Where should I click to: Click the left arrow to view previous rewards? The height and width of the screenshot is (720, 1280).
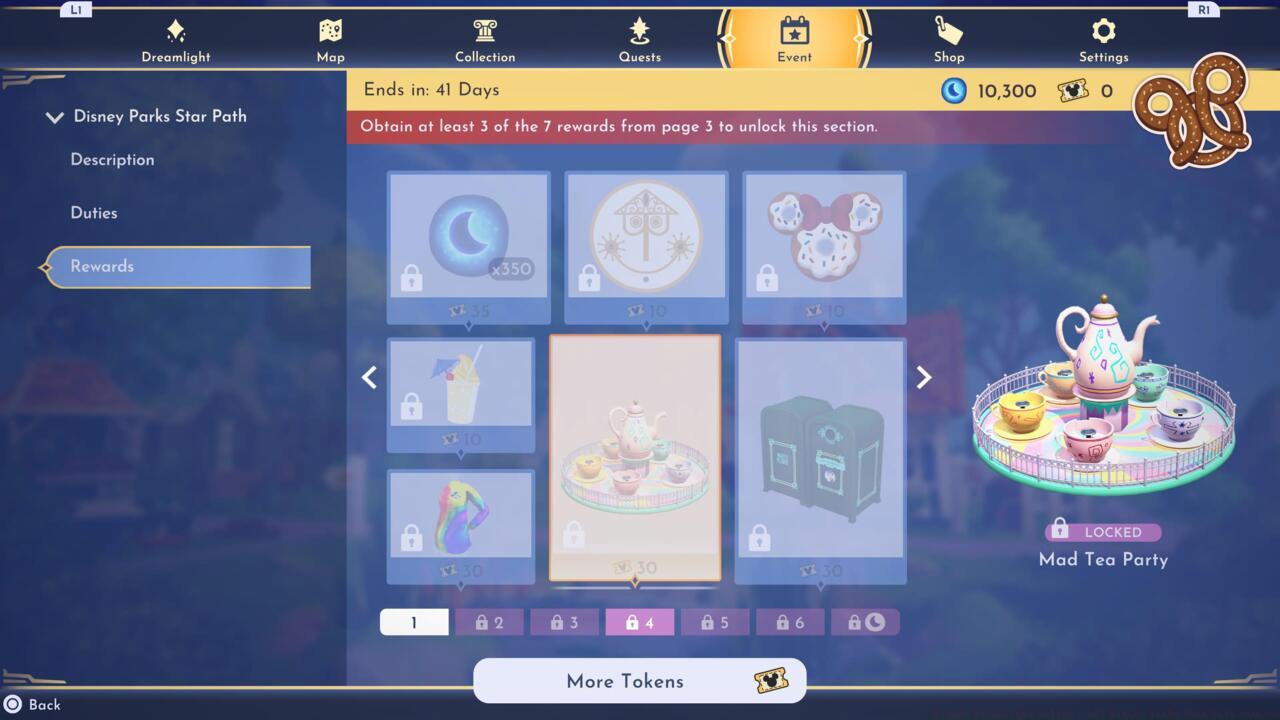[369, 377]
